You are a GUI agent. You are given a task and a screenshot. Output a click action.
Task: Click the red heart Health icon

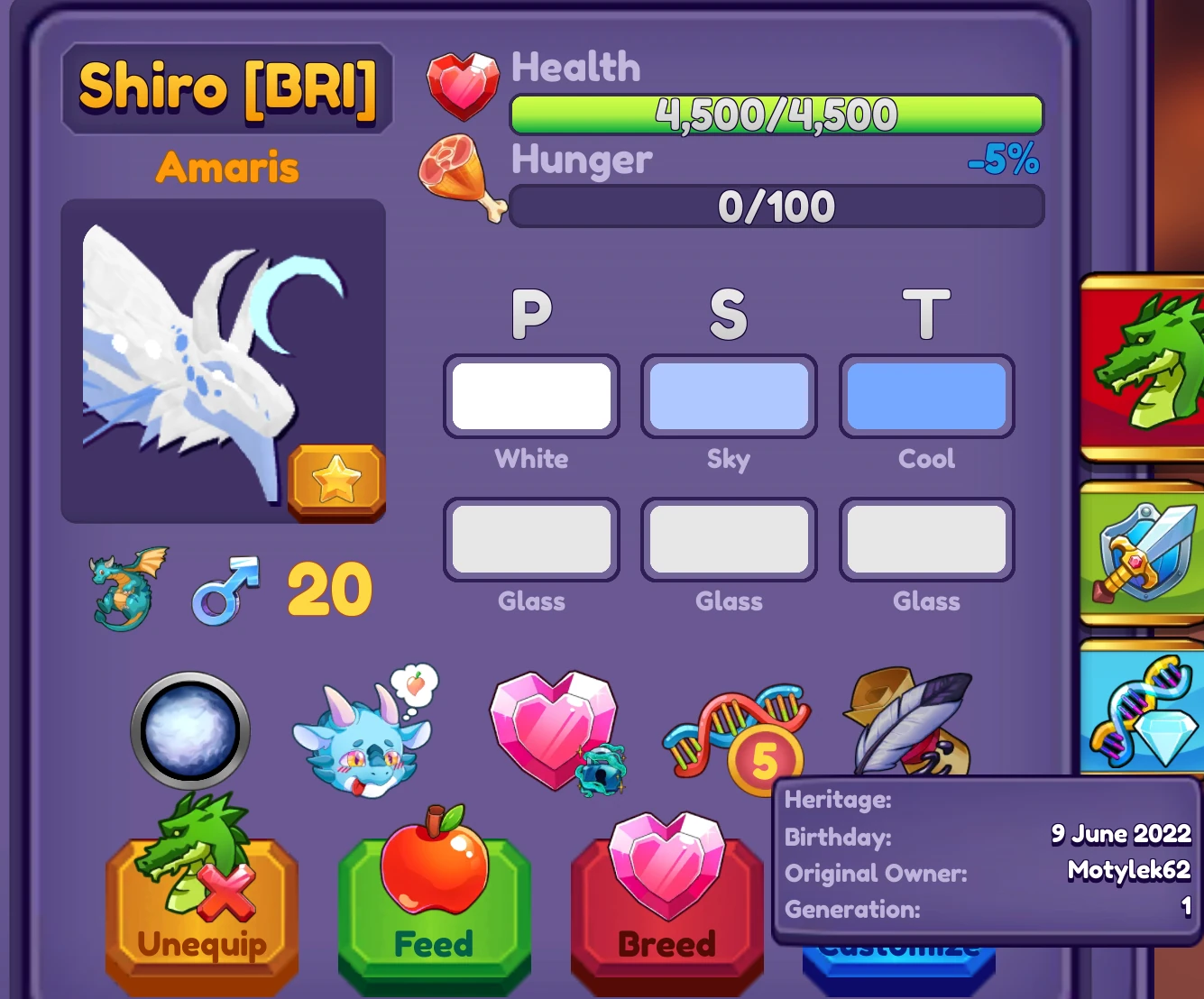[463, 83]
